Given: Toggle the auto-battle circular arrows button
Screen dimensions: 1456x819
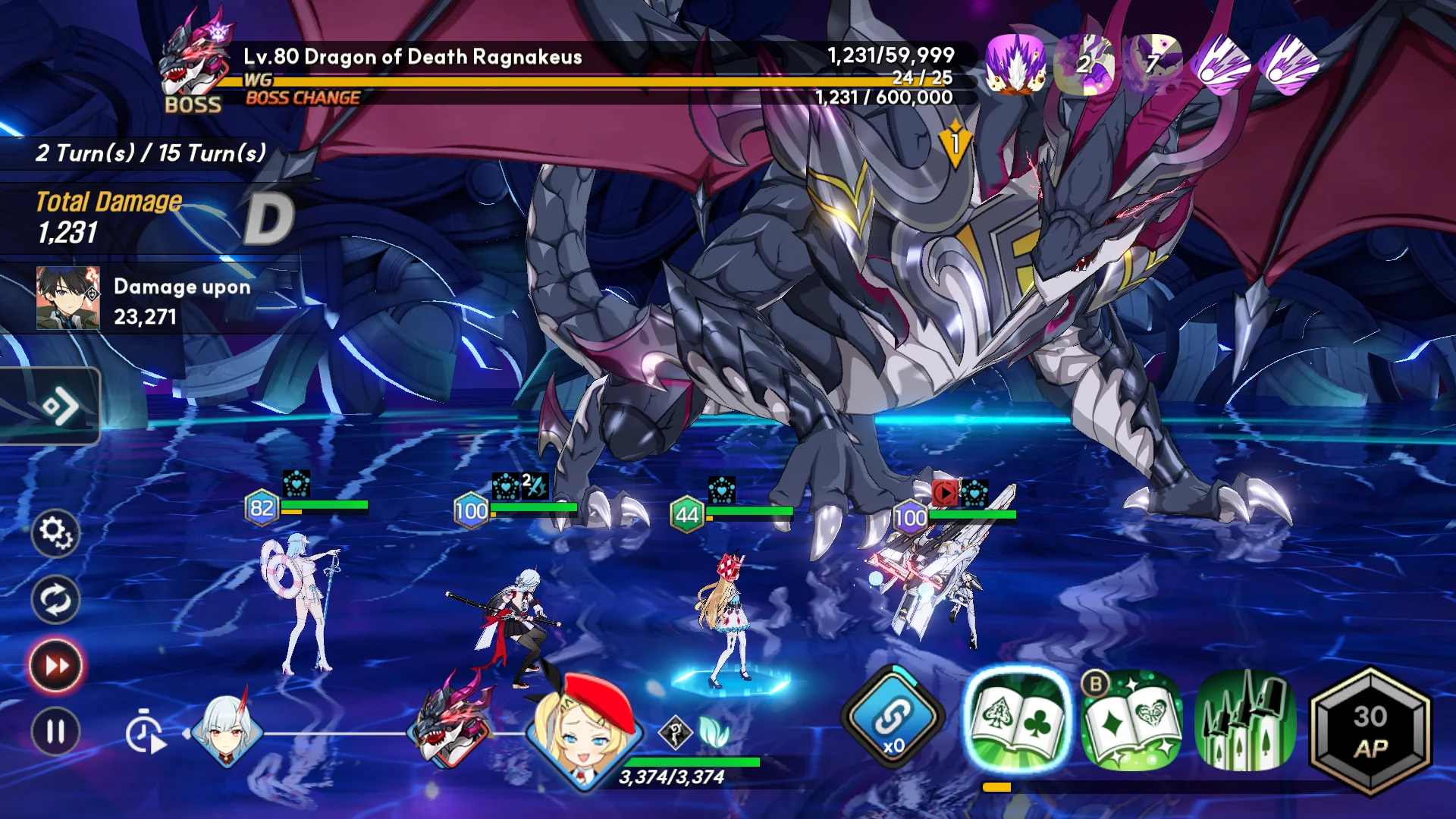Looking at the screenshot, I should 55,600.
